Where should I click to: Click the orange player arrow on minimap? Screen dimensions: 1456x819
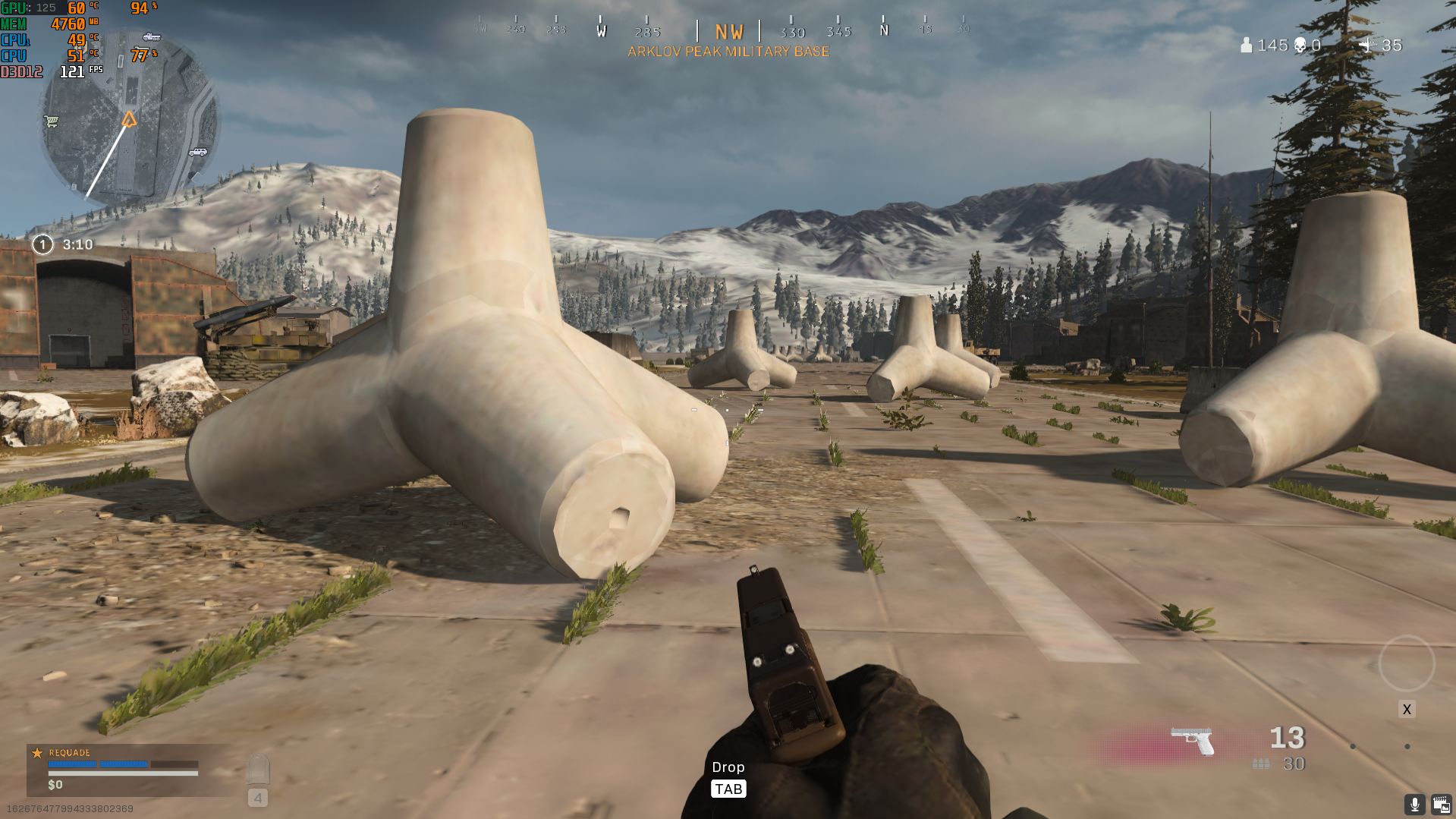(129, 119)
